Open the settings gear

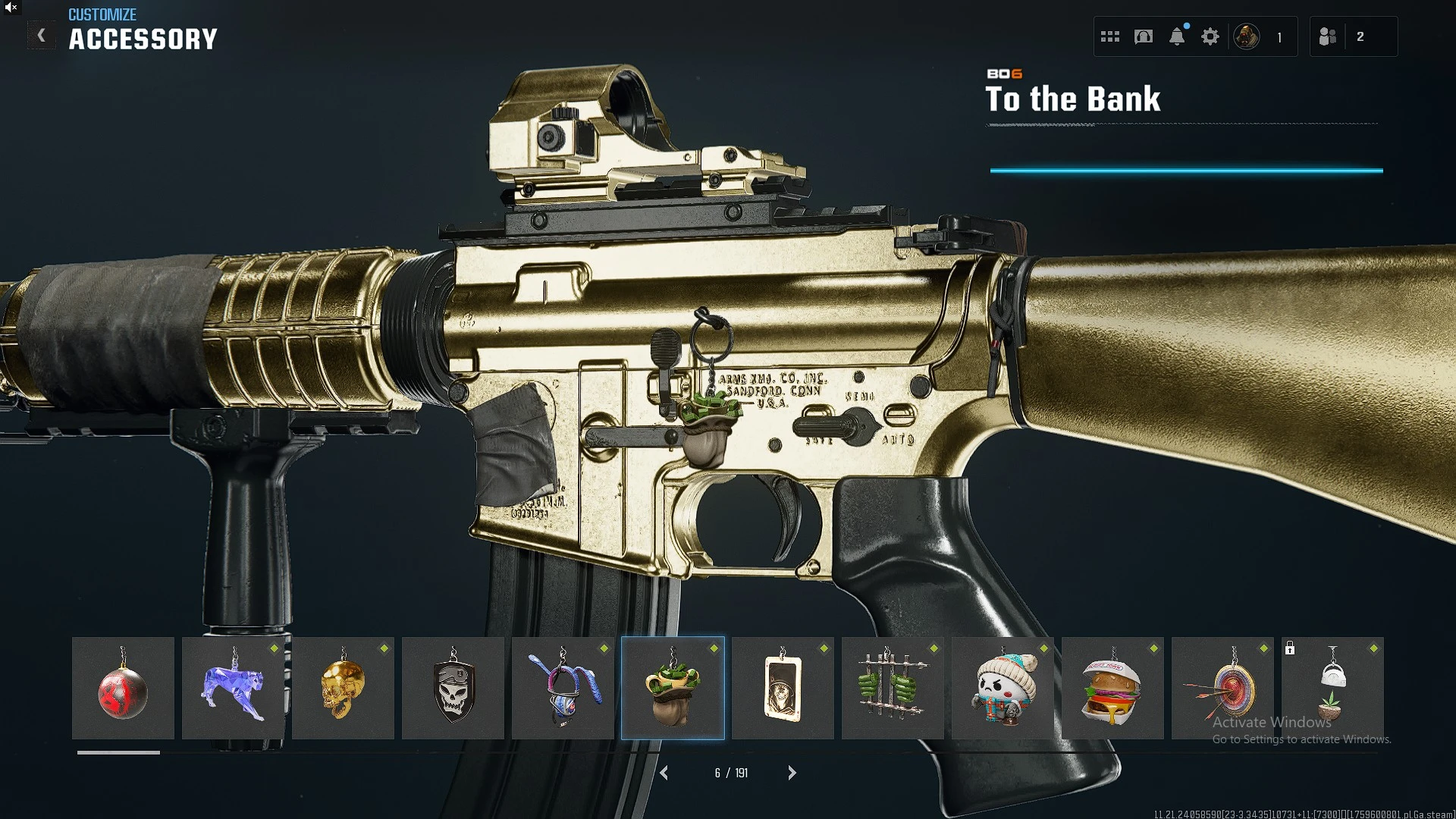pyautogui.click(x=1210, y=36)
